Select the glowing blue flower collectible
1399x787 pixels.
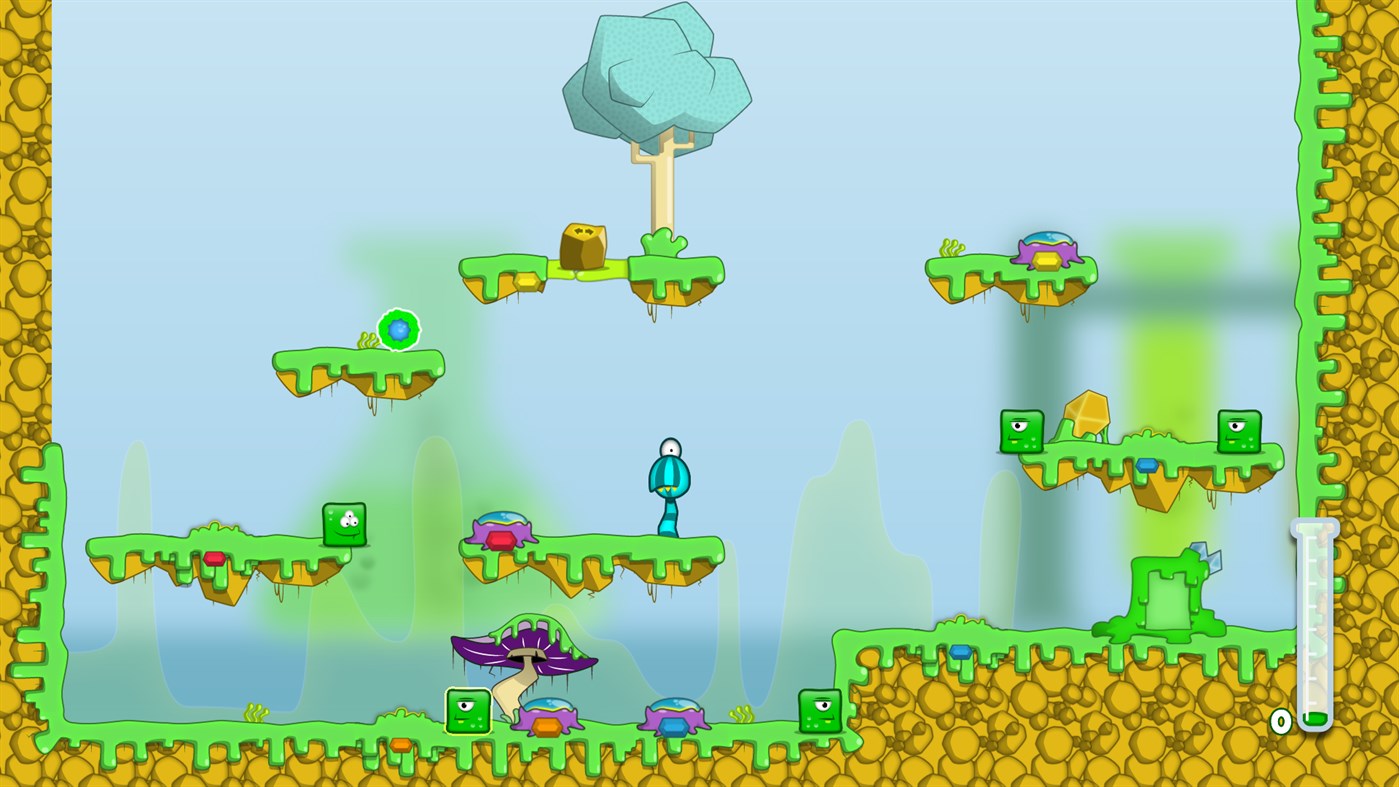click(397, 327)
